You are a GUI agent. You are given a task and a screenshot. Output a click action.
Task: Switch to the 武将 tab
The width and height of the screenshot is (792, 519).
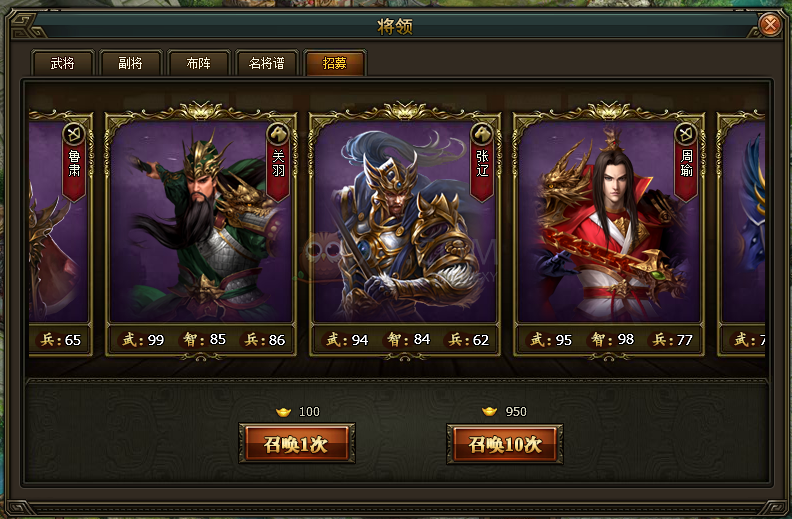[62, 64]
